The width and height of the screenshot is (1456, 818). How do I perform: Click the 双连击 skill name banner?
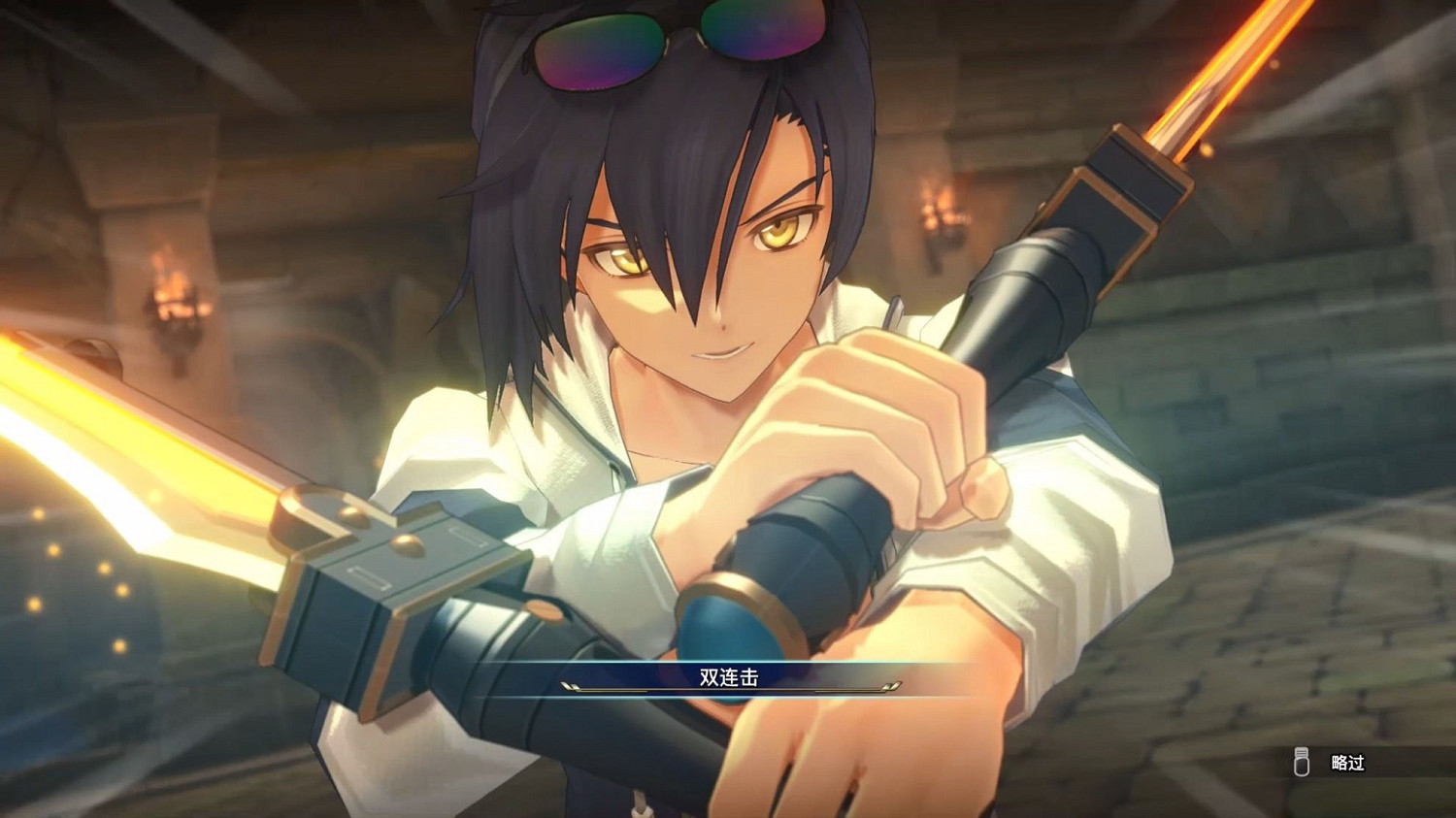tap(728, 675)
